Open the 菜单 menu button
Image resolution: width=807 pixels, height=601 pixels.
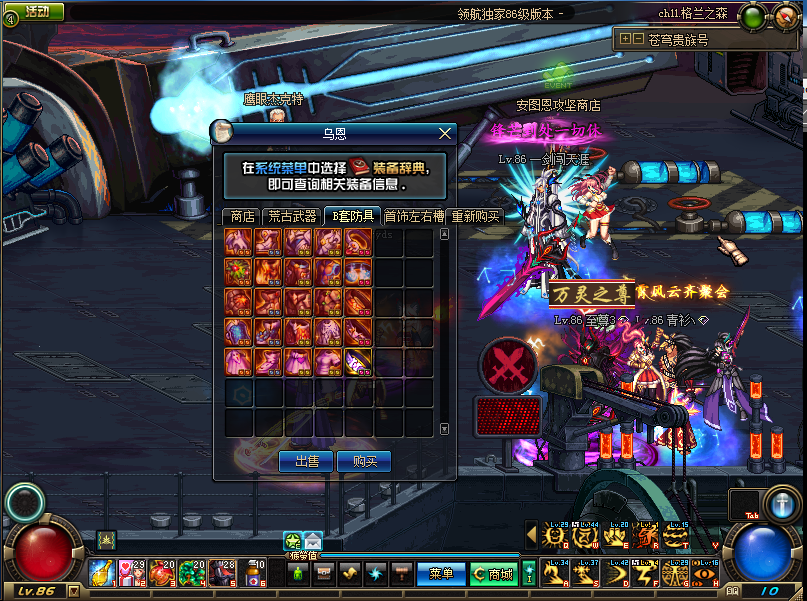coord(441,574)
